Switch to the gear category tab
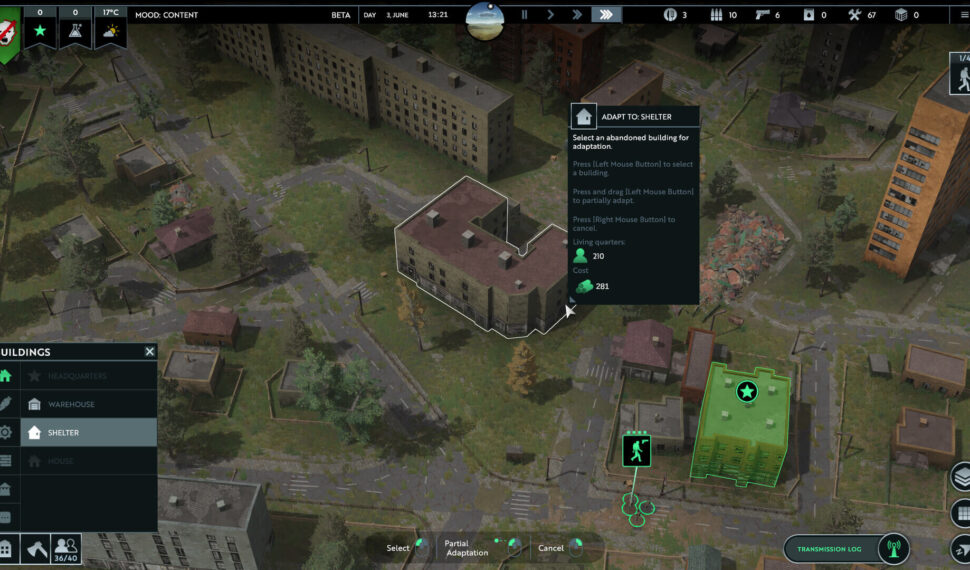Viewport: 970px width, 570px height. pos(6,433)
